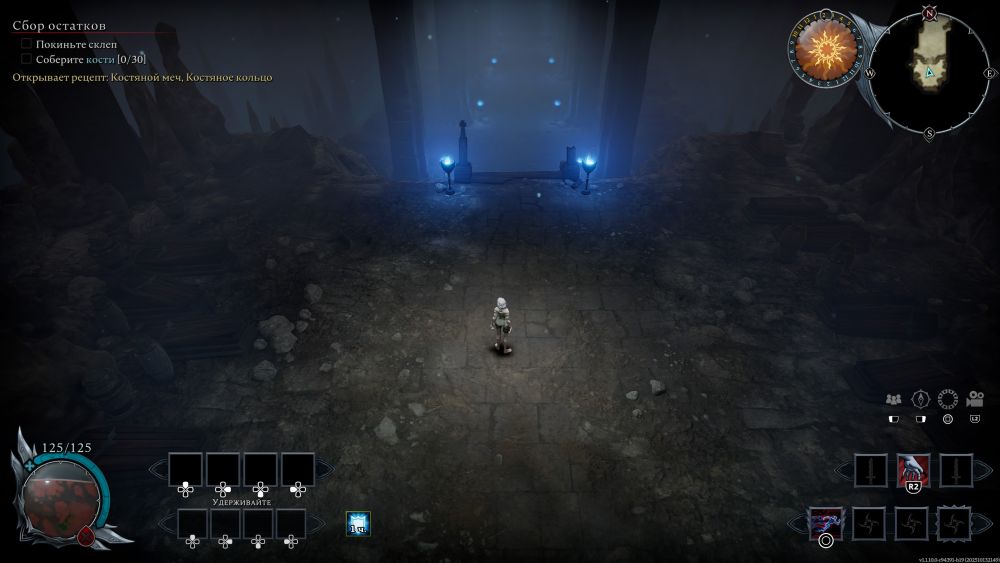Tick the "Соберите кости" objective checkbox
The image size is (1000, 563).
tap(27, 59)
